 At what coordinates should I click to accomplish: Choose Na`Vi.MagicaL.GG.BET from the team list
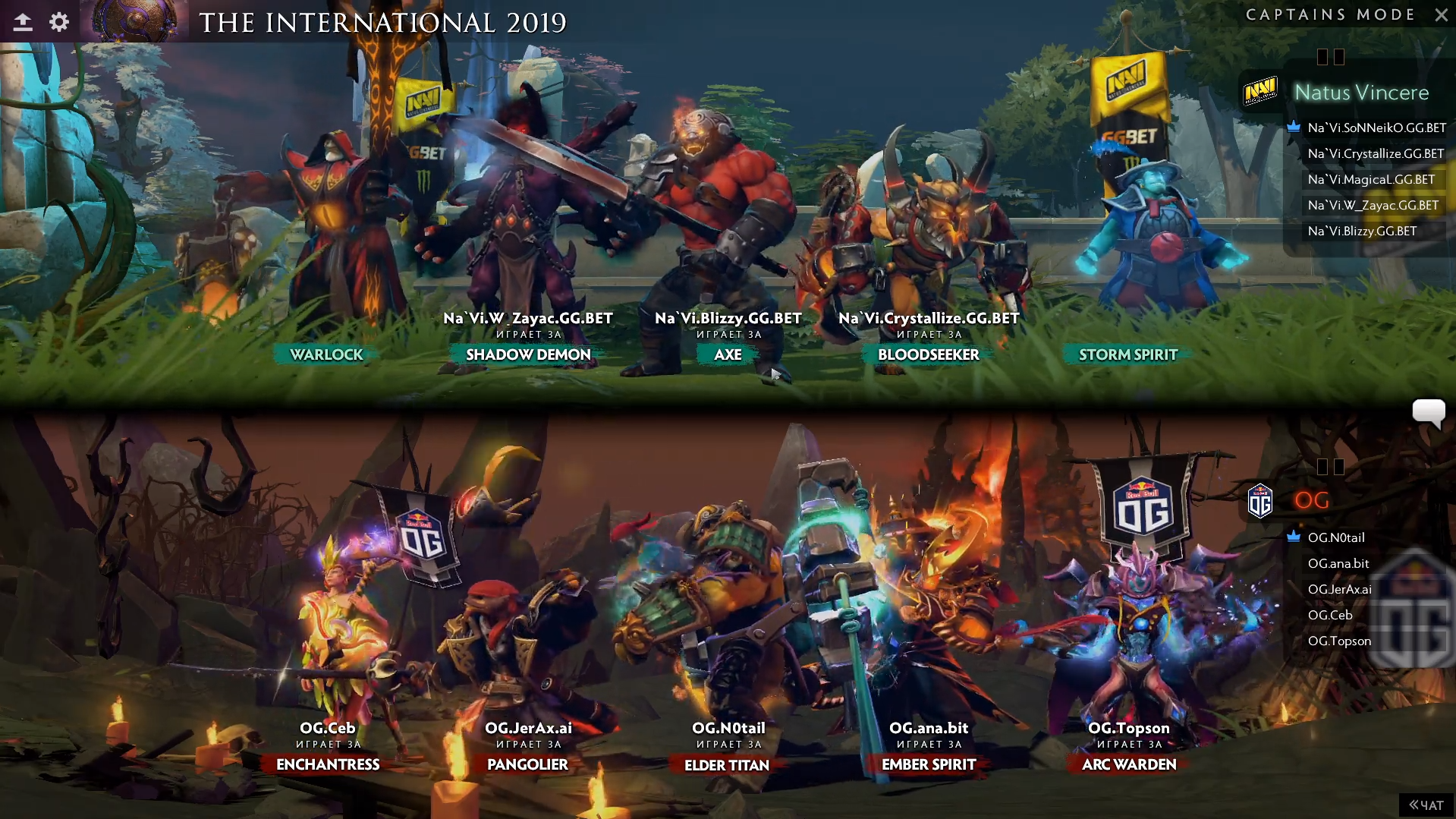1370,179
